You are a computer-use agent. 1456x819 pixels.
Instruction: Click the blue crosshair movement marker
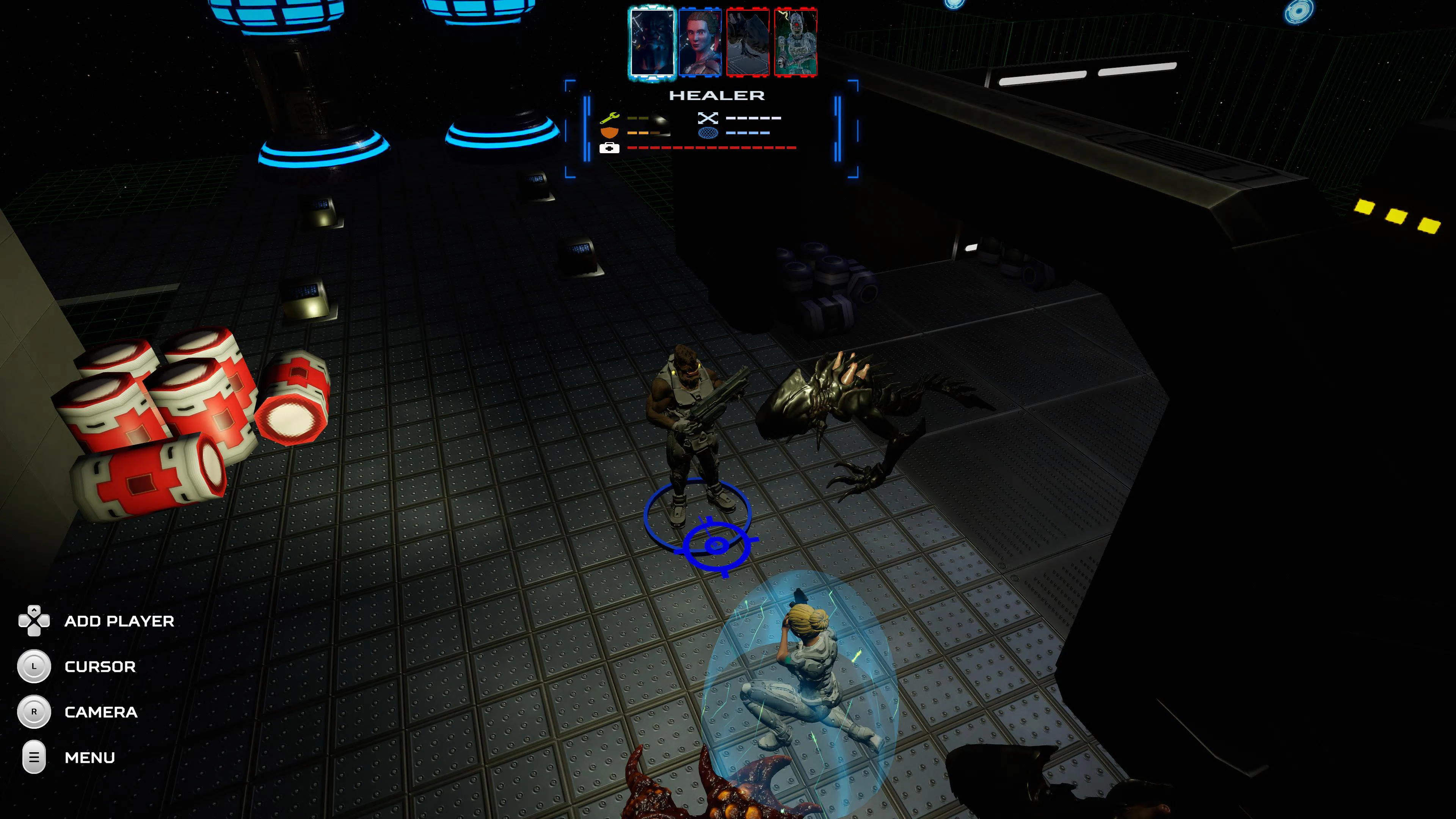(716, 544)
